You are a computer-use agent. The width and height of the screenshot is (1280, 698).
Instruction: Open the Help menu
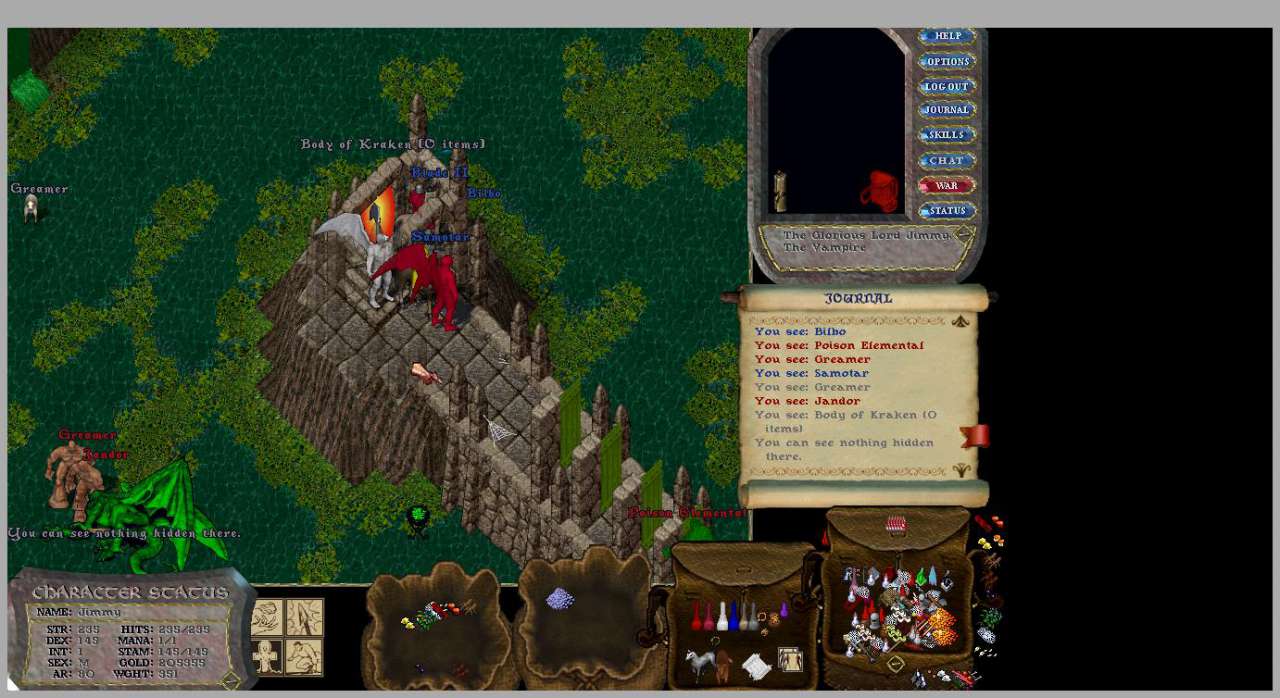pos(946,36)
